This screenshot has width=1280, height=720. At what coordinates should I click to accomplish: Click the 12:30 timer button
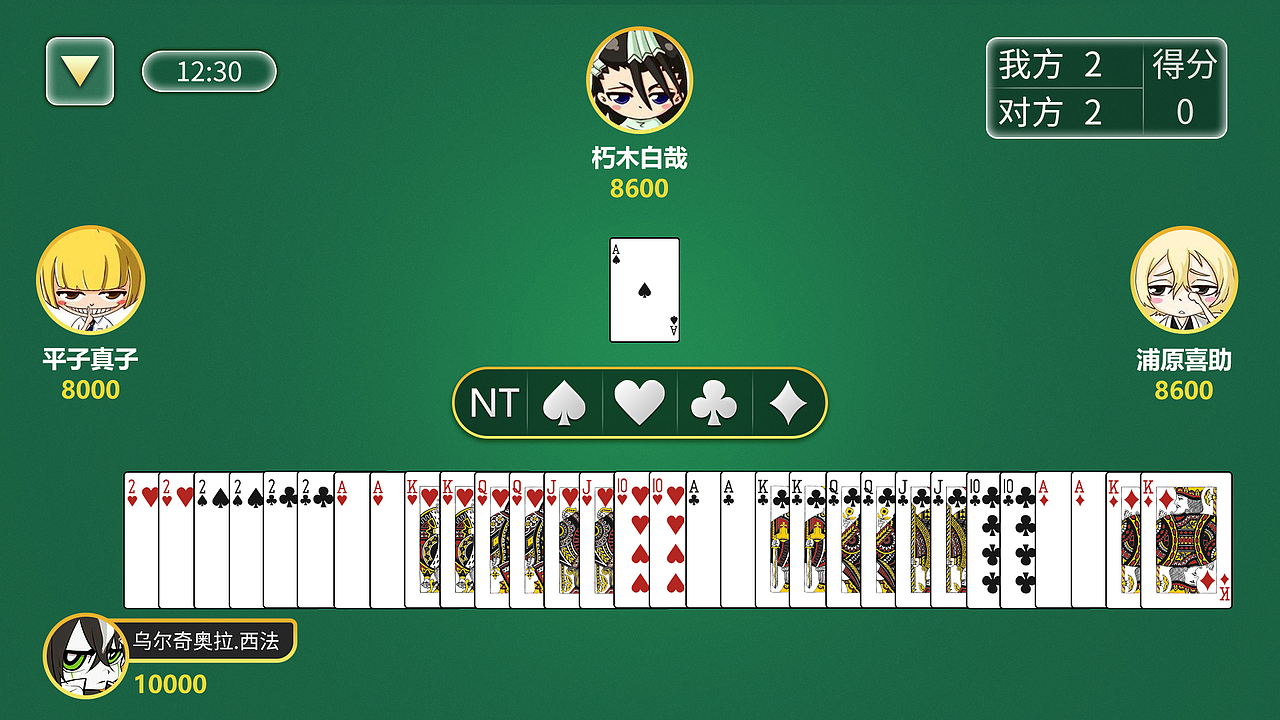click(210, 72)
